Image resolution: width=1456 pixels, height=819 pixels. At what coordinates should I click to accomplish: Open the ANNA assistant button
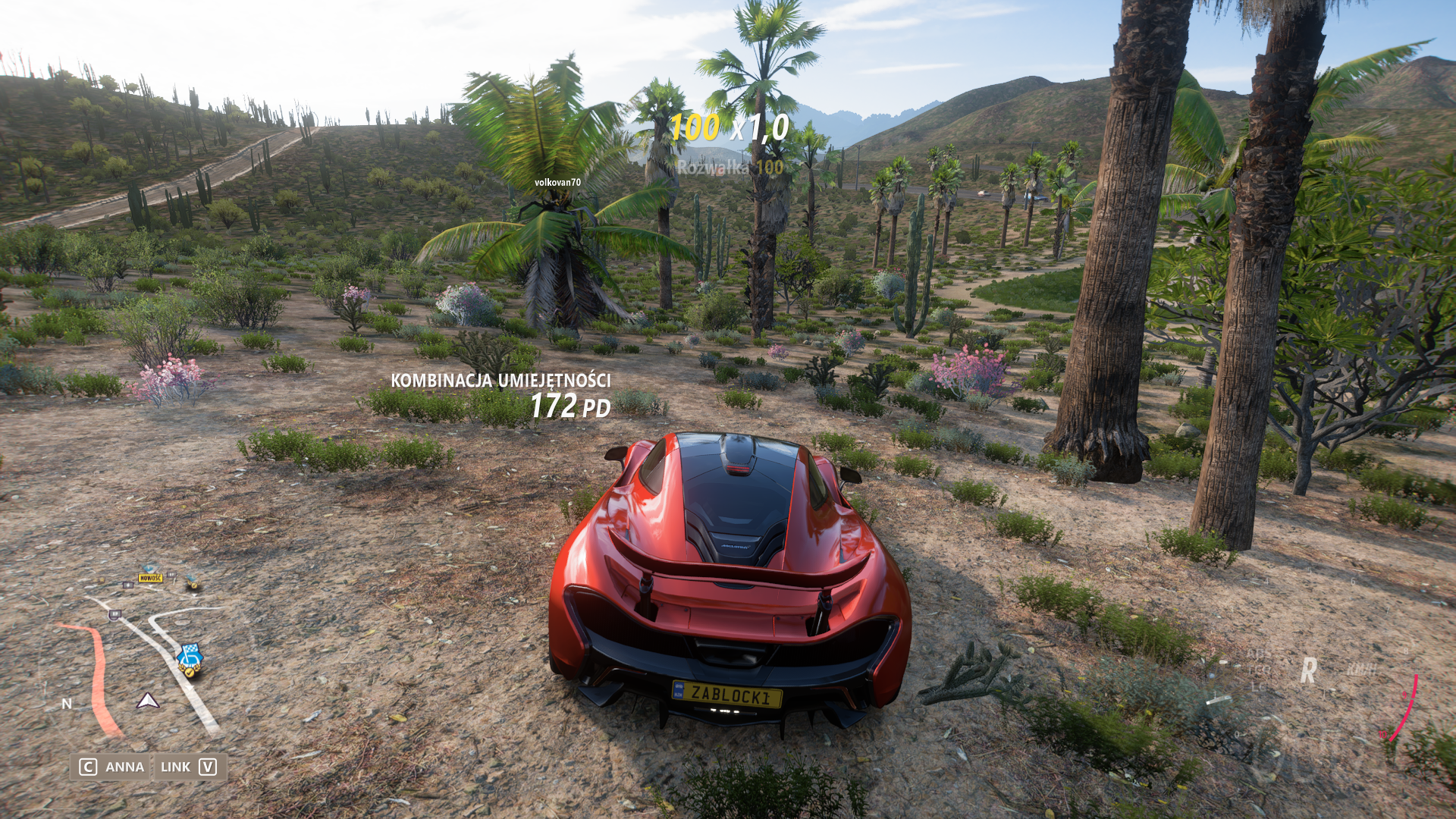pyautogui.click(x=112, y=767)
